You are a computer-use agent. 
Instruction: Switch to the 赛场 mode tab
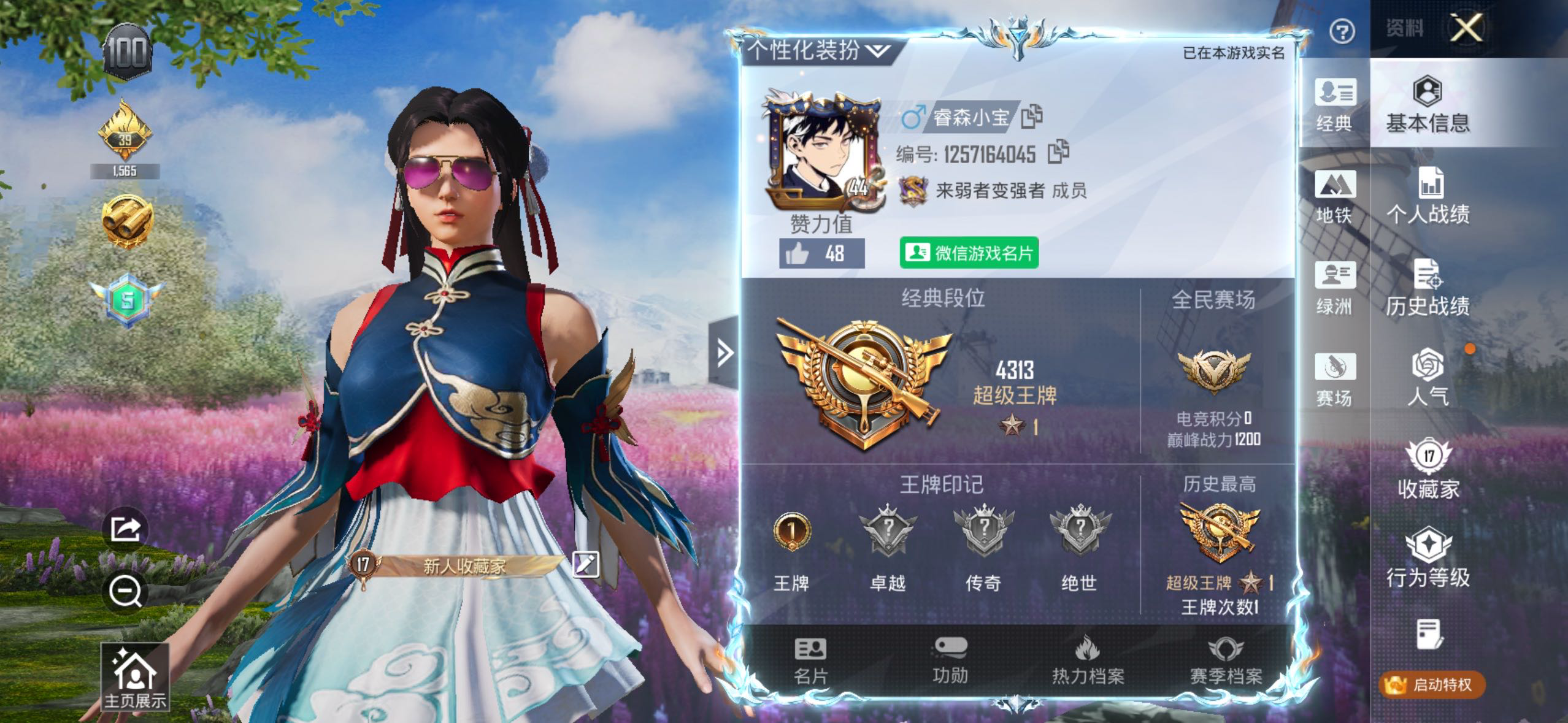coord(1334,379)
